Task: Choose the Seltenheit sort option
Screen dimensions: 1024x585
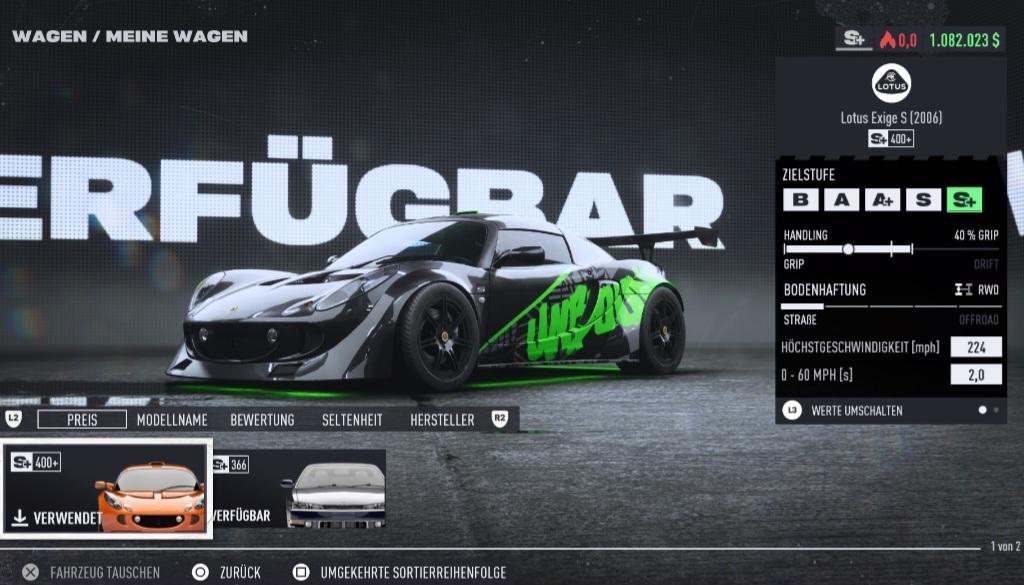Action: (x=352, y=420)
